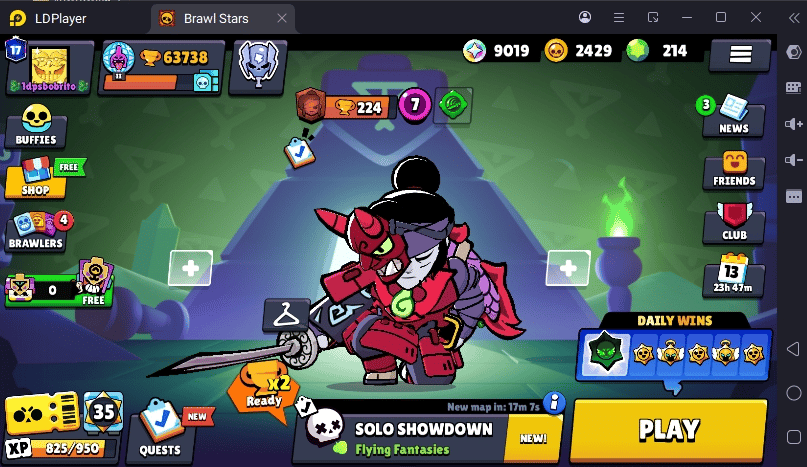Open the Buffies menu
Screen dimensions: 807x467
pyautogui.click(x=37, y=126)
